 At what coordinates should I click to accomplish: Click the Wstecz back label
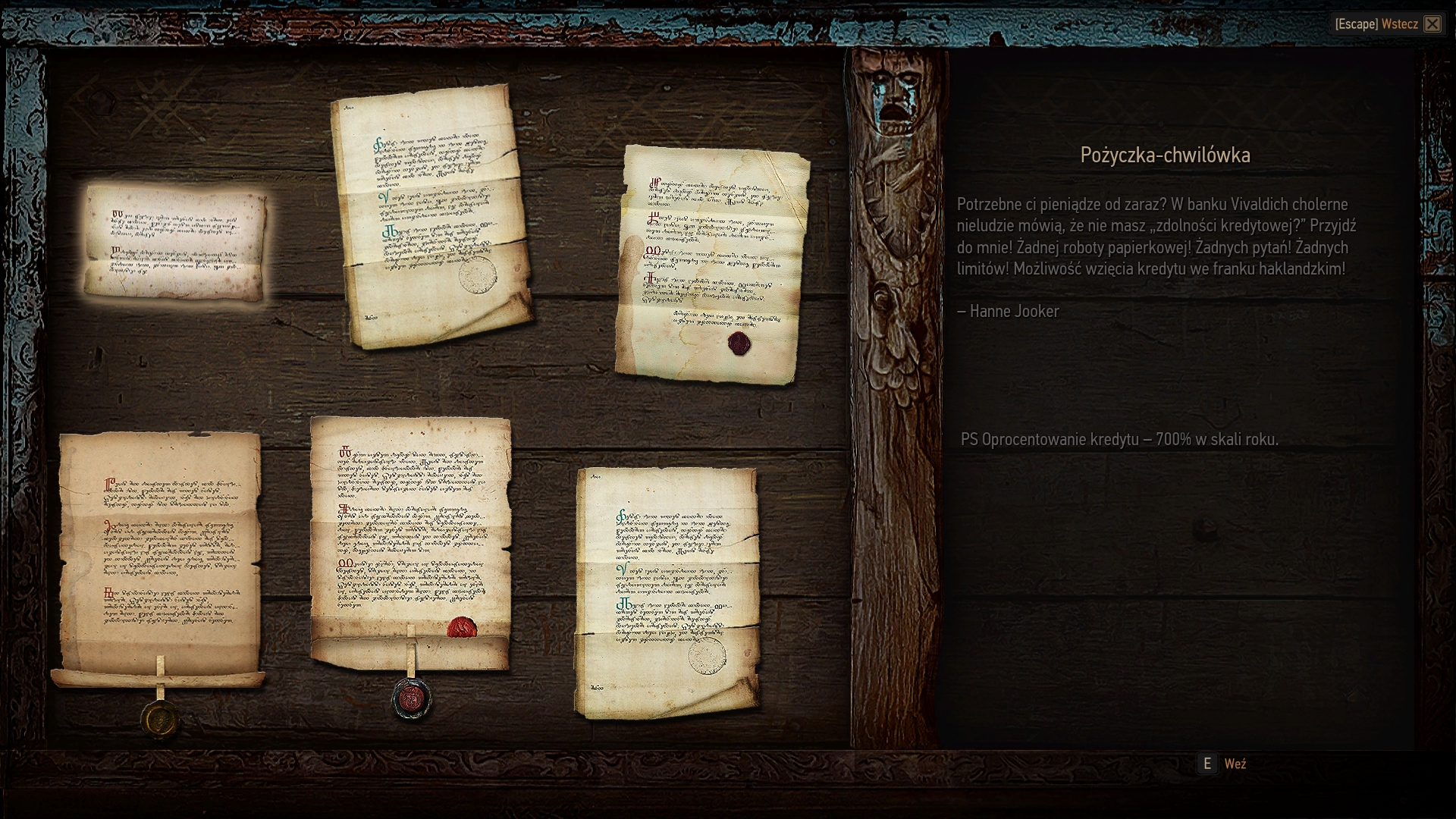click(1399, 24)
